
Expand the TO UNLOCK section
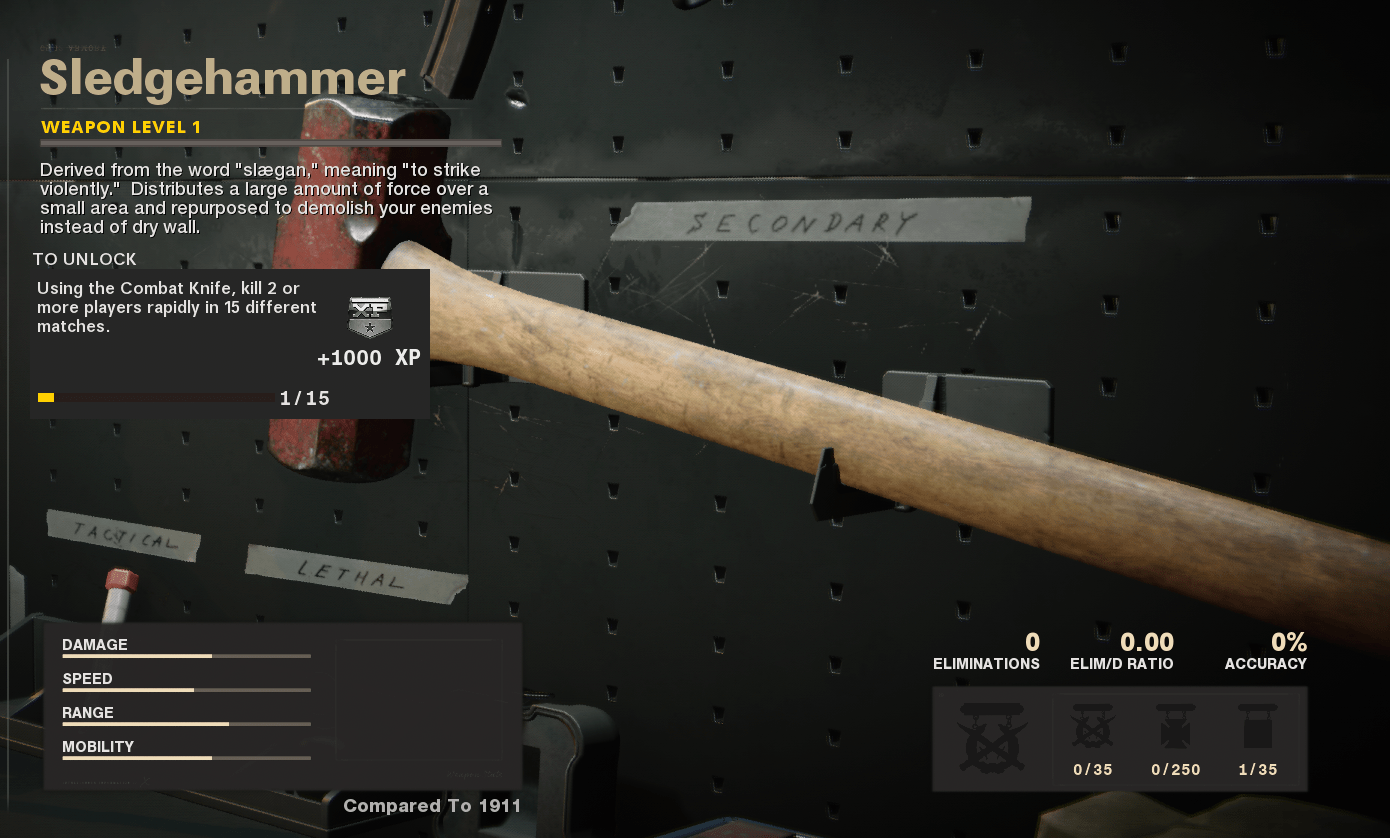tap(84, 259)
